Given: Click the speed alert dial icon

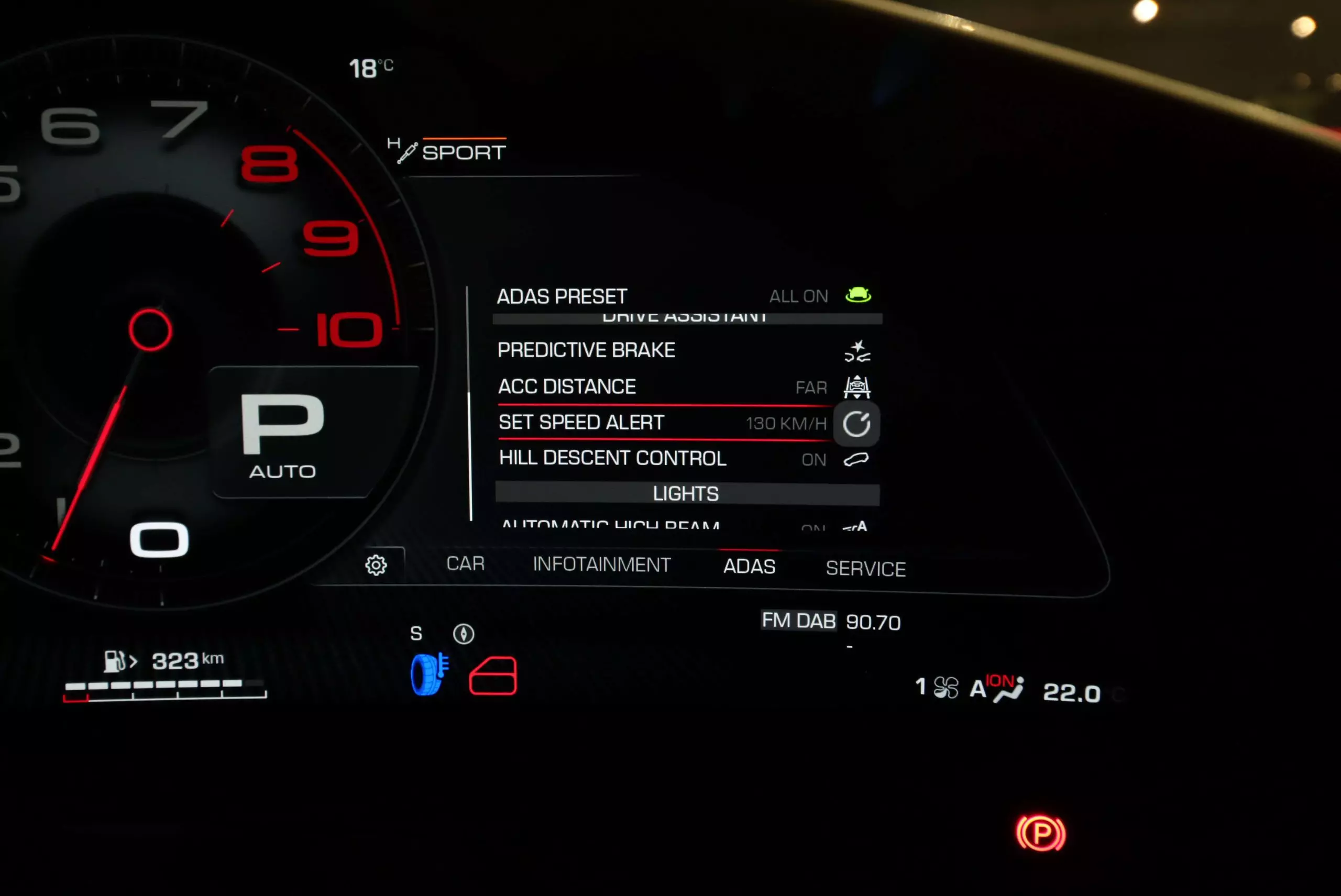Looking at the screenshot, I should coord(856,424).
